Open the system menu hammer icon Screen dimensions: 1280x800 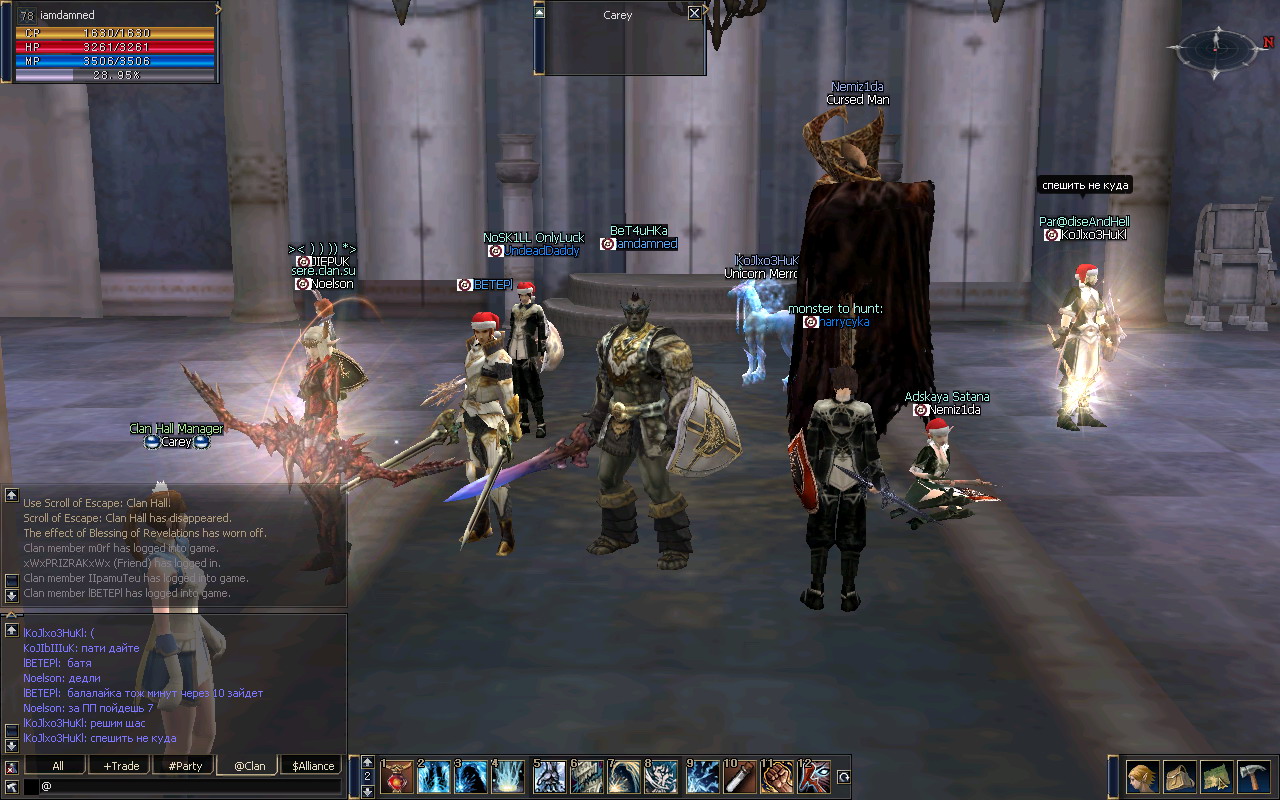(x=1253, y=777)
